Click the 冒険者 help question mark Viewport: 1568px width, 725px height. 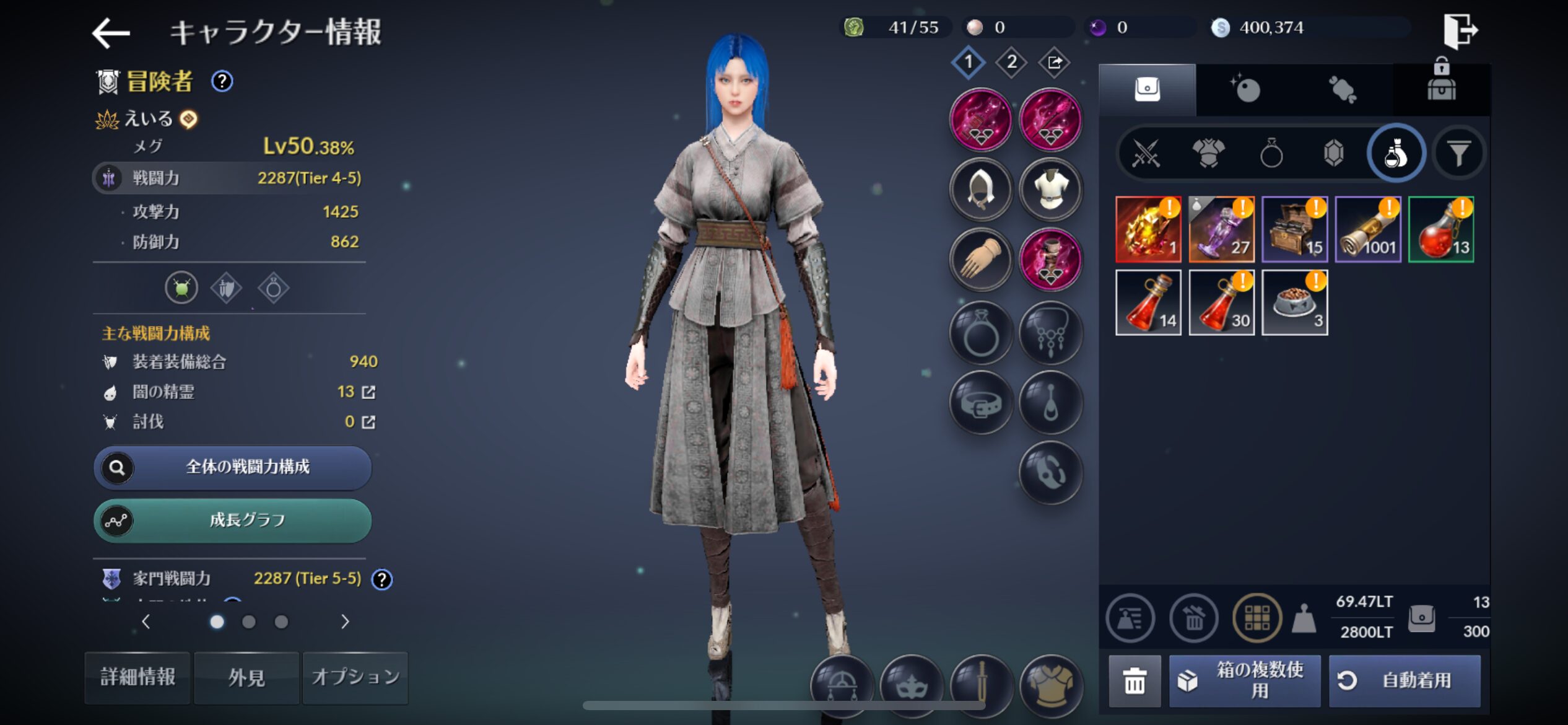point(222,81)
